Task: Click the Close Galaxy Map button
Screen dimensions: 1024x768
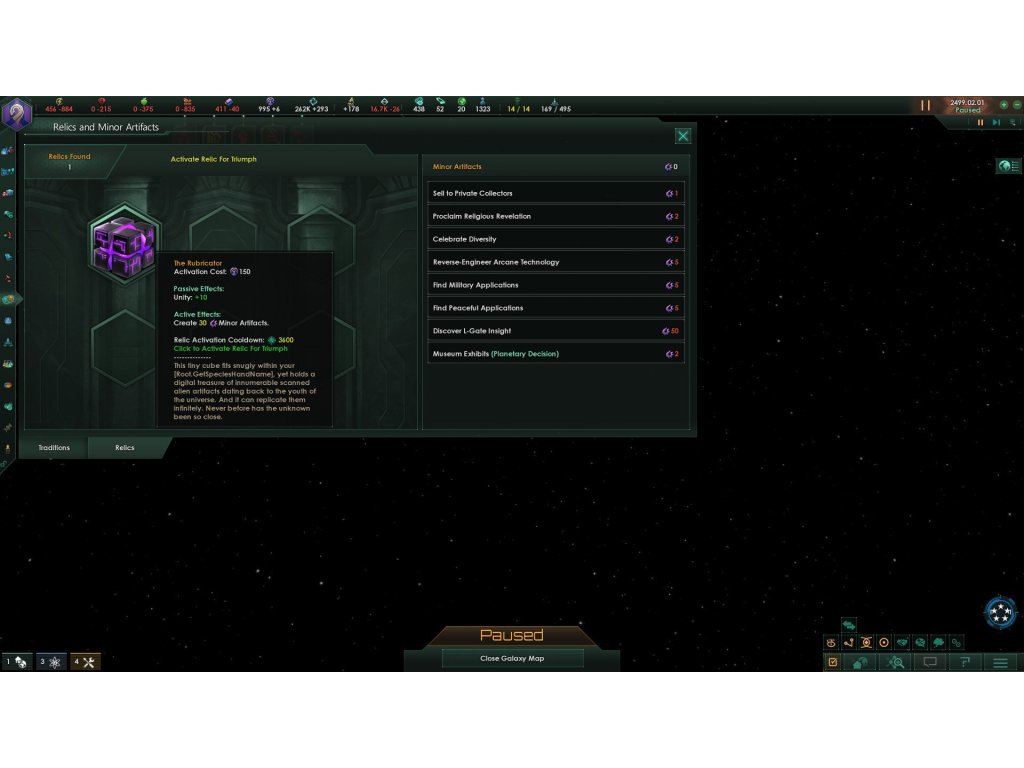Action: click(x=512, y=659)
